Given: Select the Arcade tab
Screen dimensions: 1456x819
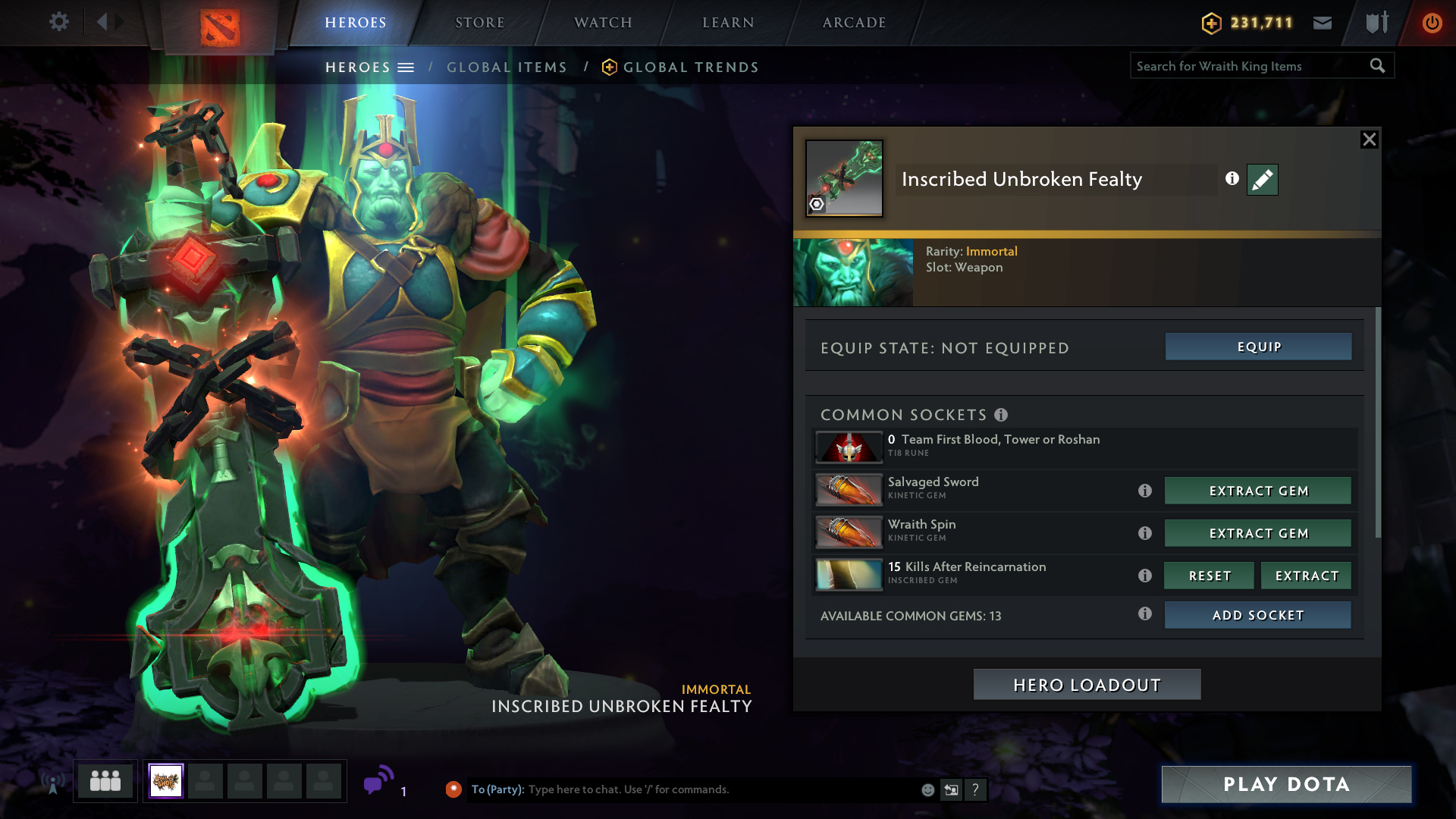Looking at the screenshot, I should tap(854, 23).
